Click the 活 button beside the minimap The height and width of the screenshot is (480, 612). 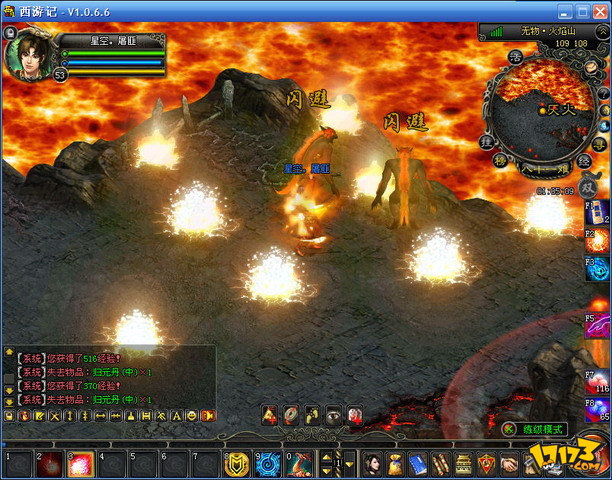point(516,56)
